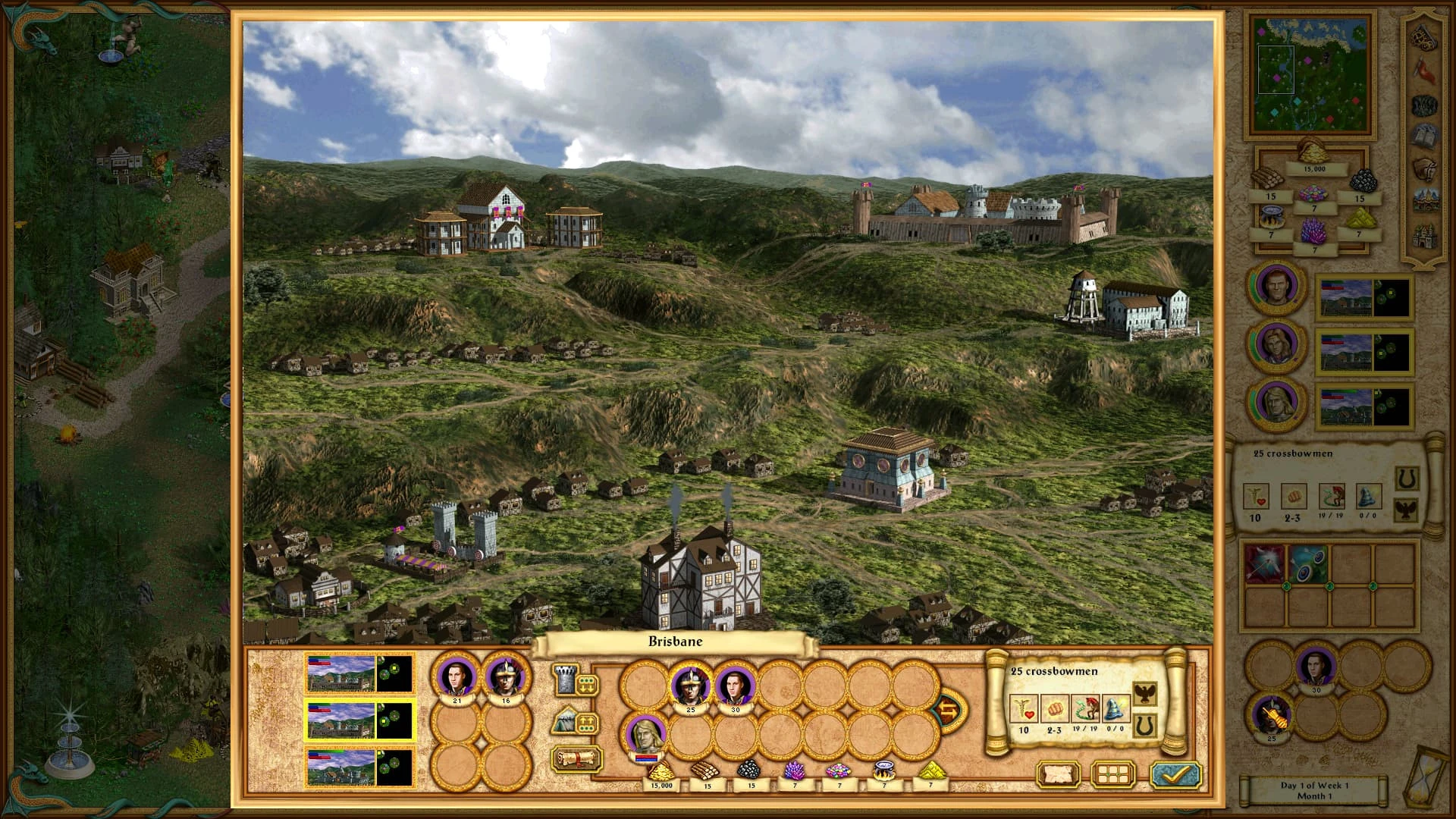Select the red quest flag icon on the sidebar

point(1423,70)
